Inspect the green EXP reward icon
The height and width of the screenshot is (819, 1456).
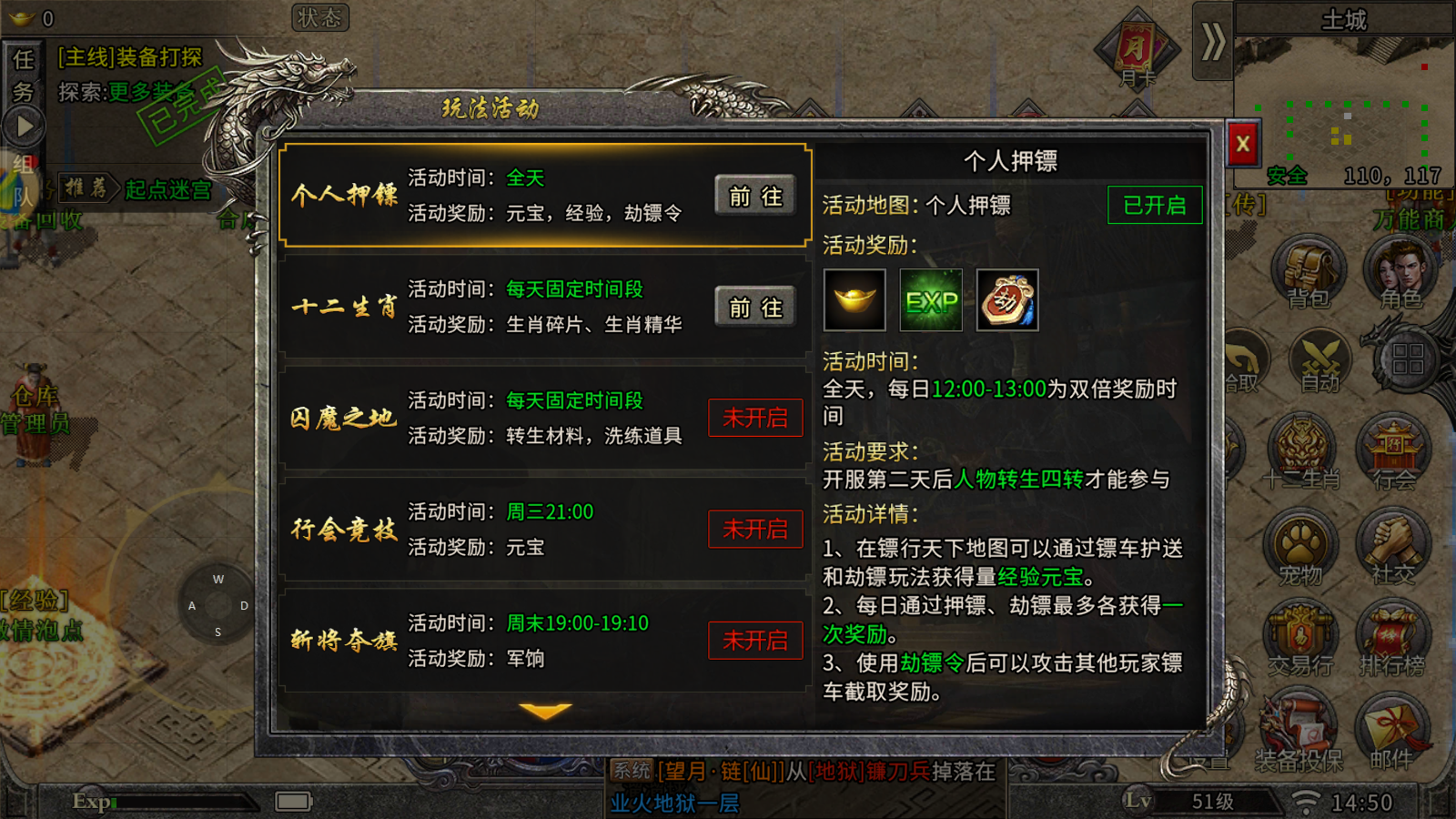[x=931, y=300]
